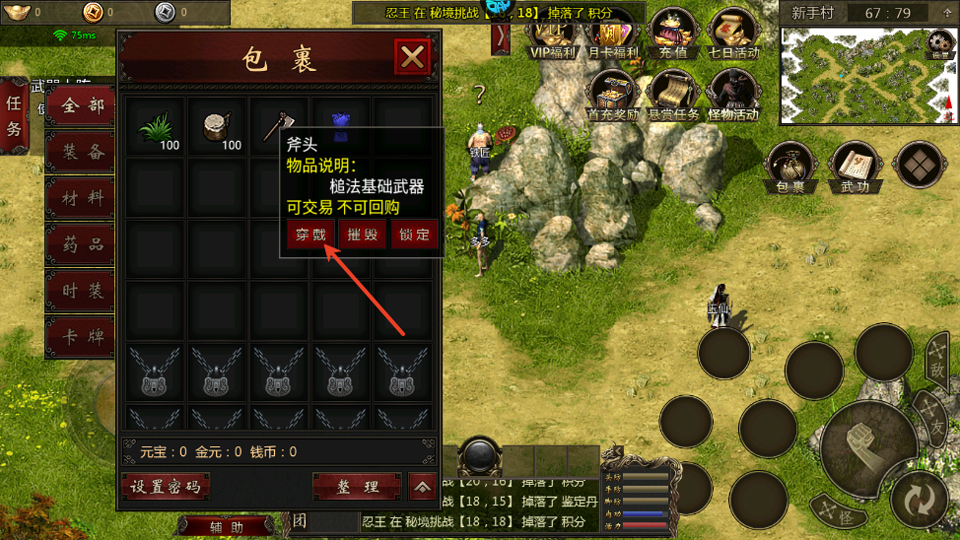Select the green grass item slot
Image resolution: width=960 pixels, height=540 pixels.
tap(155, 125)
